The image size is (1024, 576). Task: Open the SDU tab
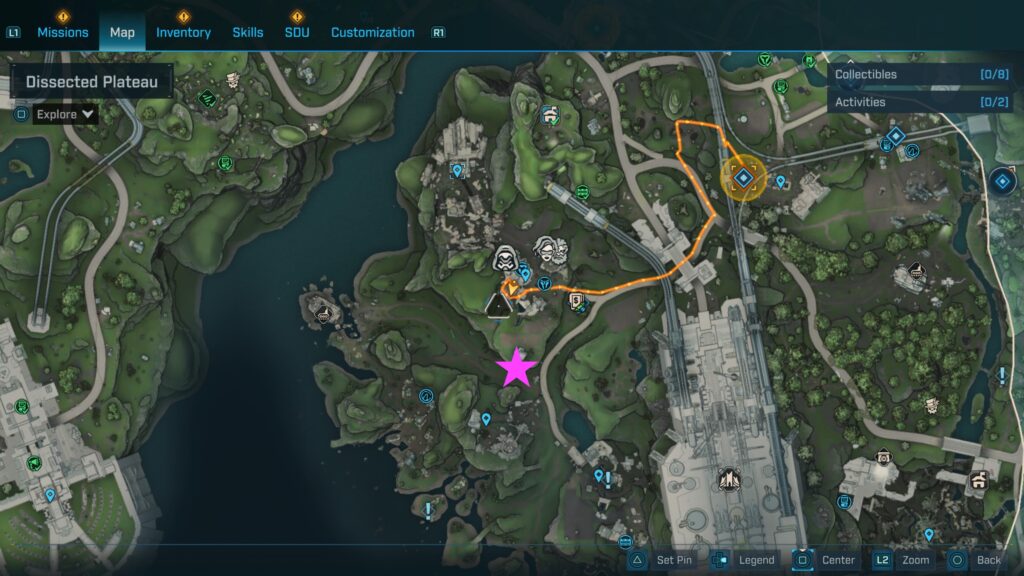click(297, 32)
